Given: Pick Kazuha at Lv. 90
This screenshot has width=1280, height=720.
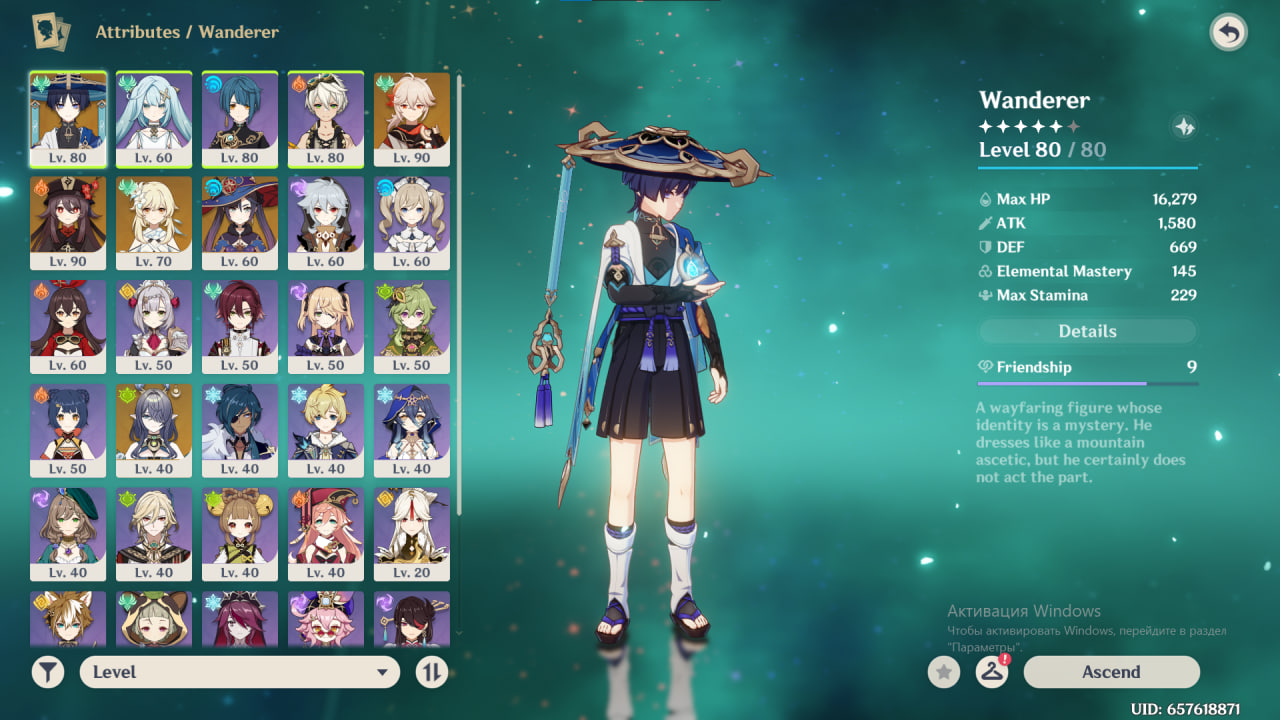Looking at the screenshot, I should click(x=412, y=118).
